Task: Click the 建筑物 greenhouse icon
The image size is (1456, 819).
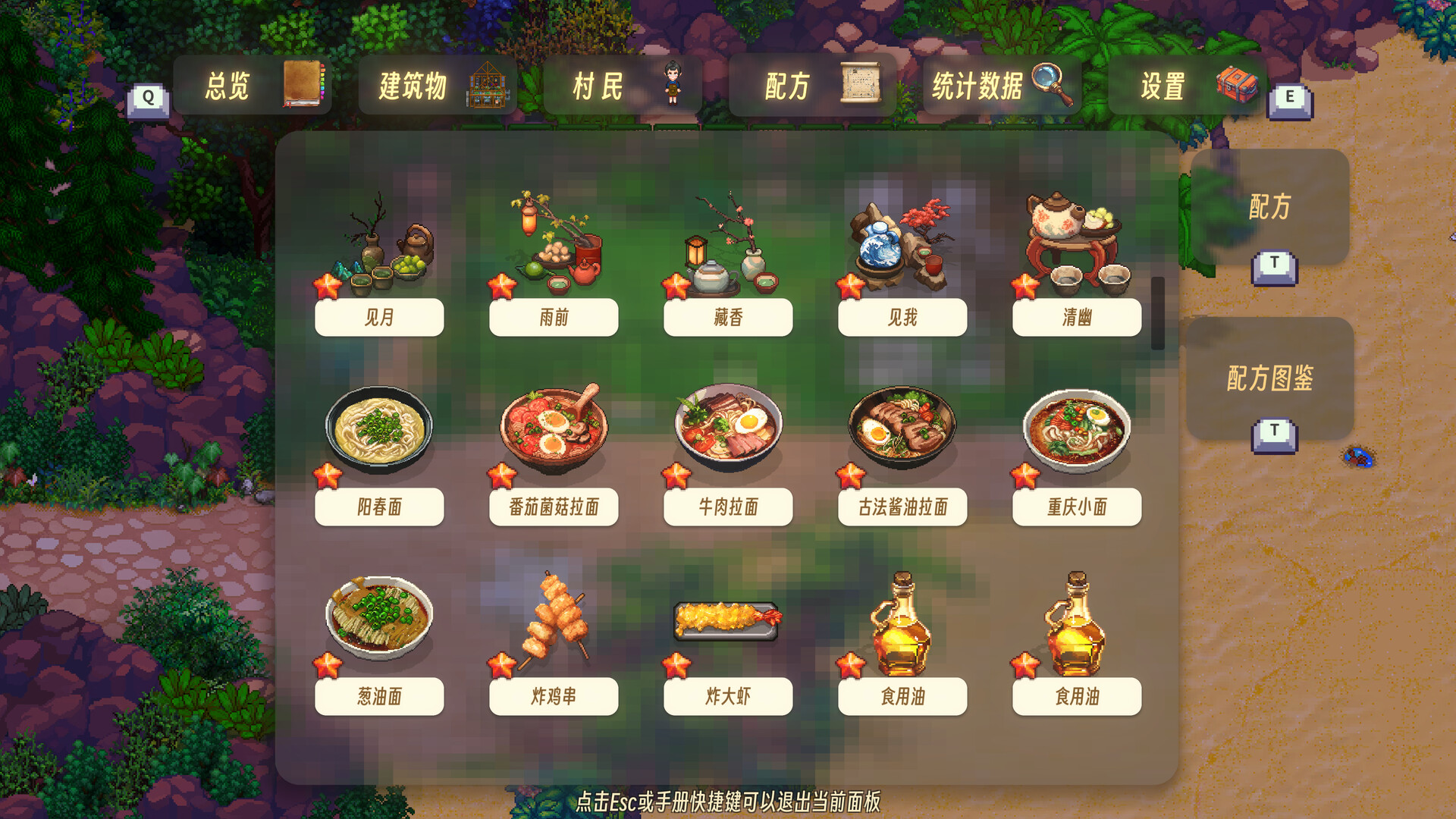Action: point(488,85)
